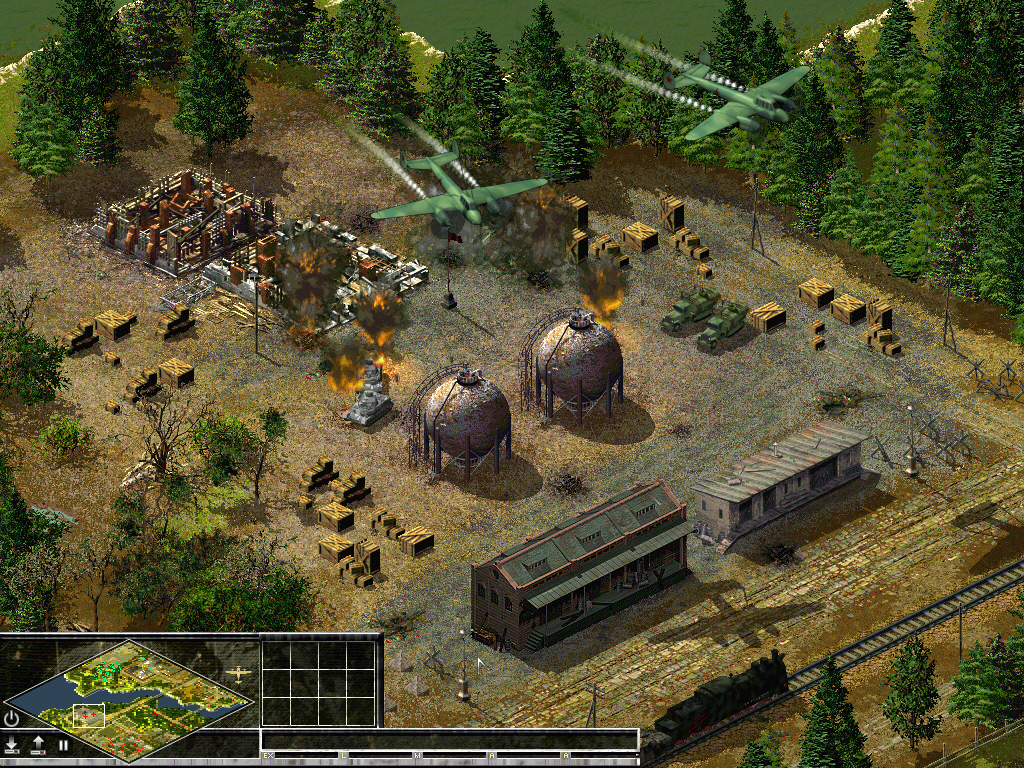The image size is (1024, 768).
Task: Open the power button menu
Action: click(x=12, y=718)
